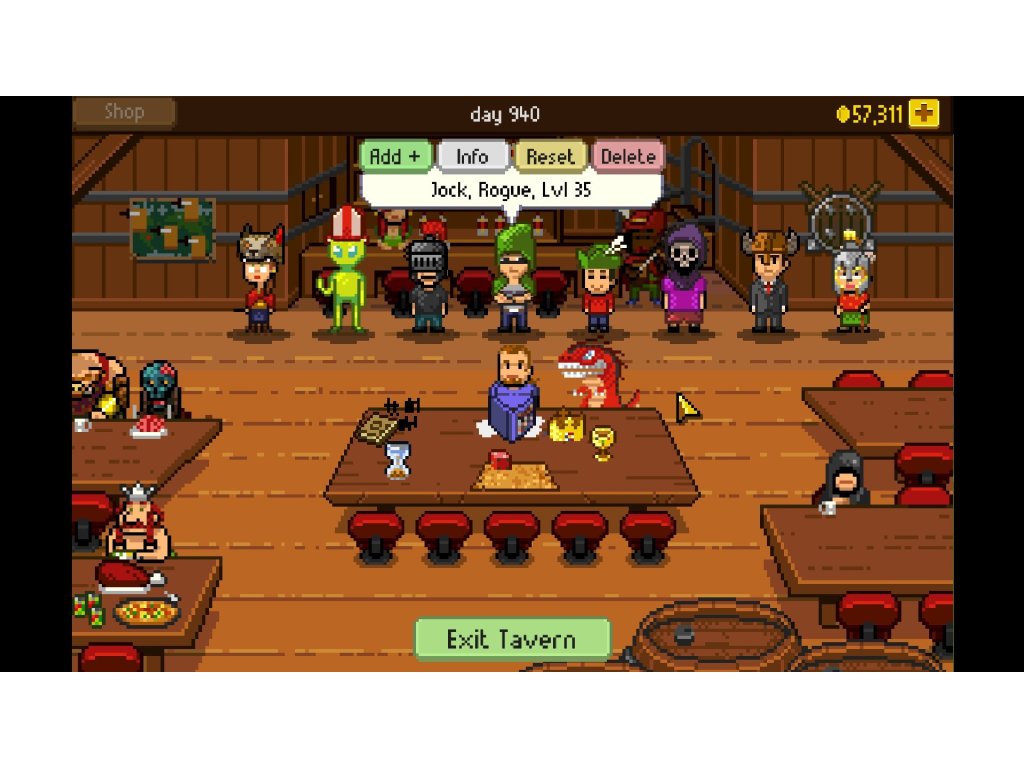1024x768 pixels.
Task: Delete the selected character
Action: click(x=628, y=157)
